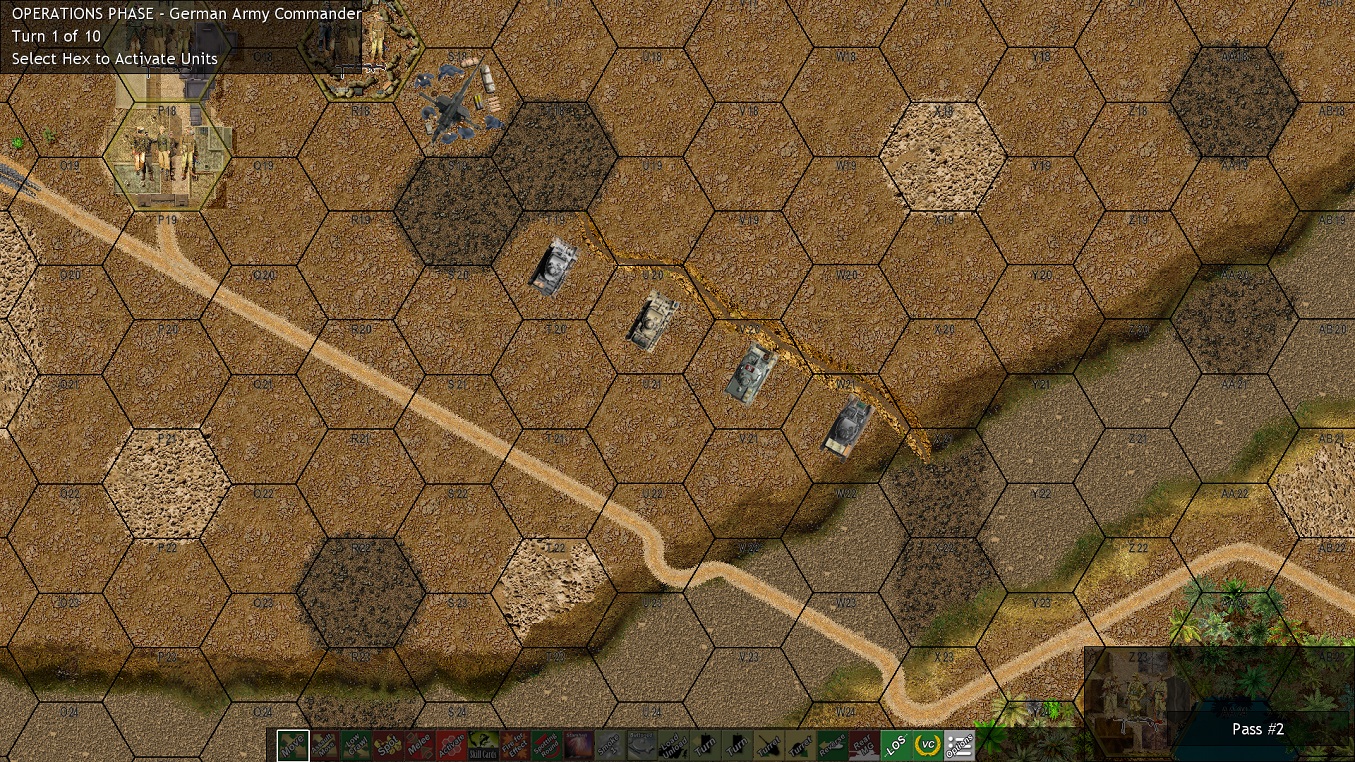The height and width of the screenshot is (762, 1355).
Task: Toggle the LOS line-of-sight display
Action: point(896,744)
